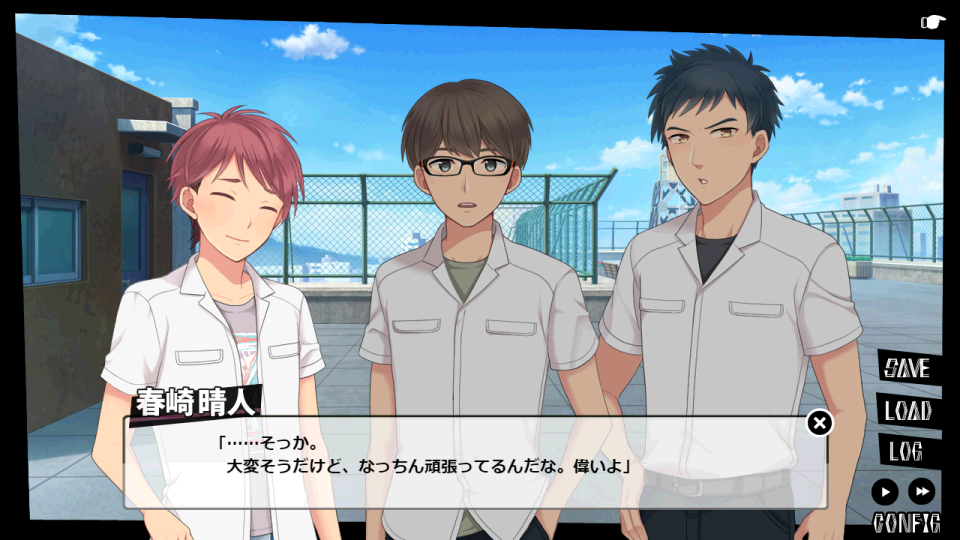
Task: Hide the dialogue box with the X button
Action: tap(819, 423)
